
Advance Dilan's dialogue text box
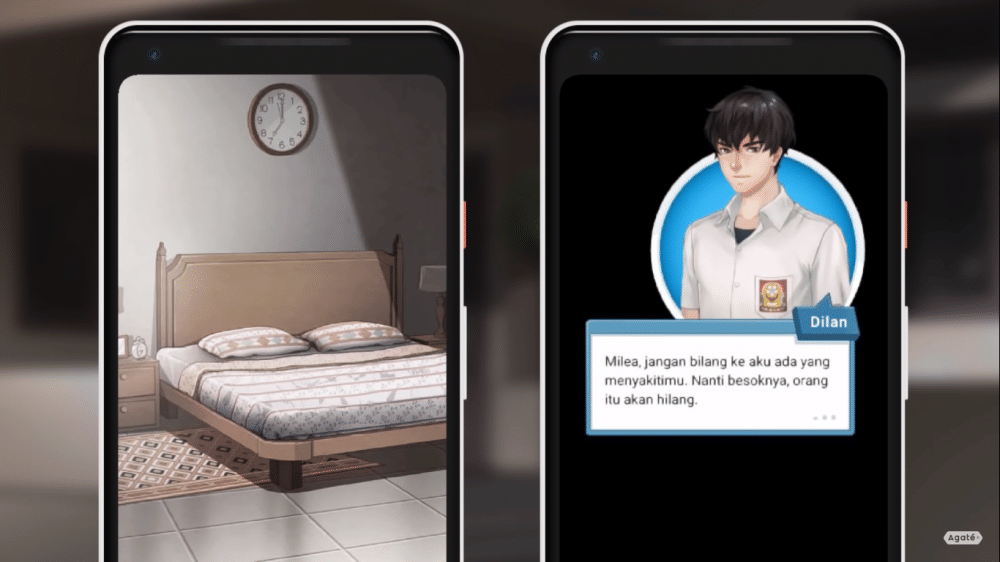point(719,378)
